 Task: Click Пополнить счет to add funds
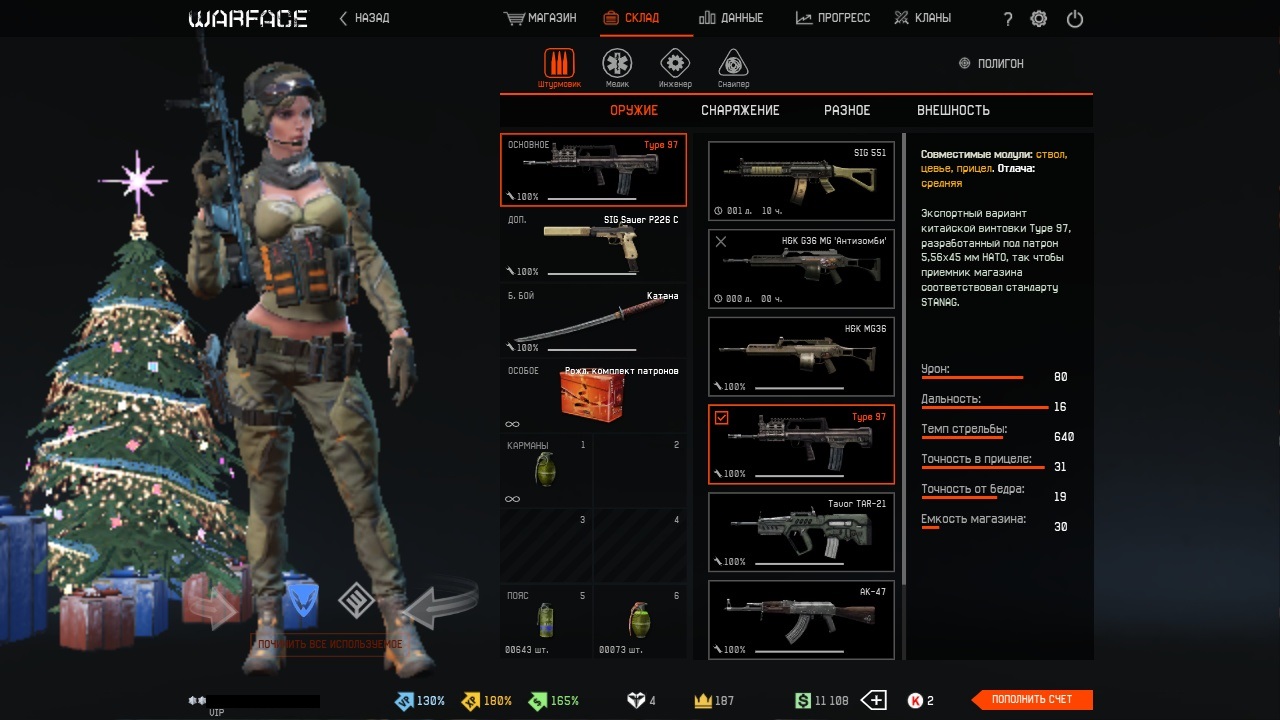click(1032, 700)
